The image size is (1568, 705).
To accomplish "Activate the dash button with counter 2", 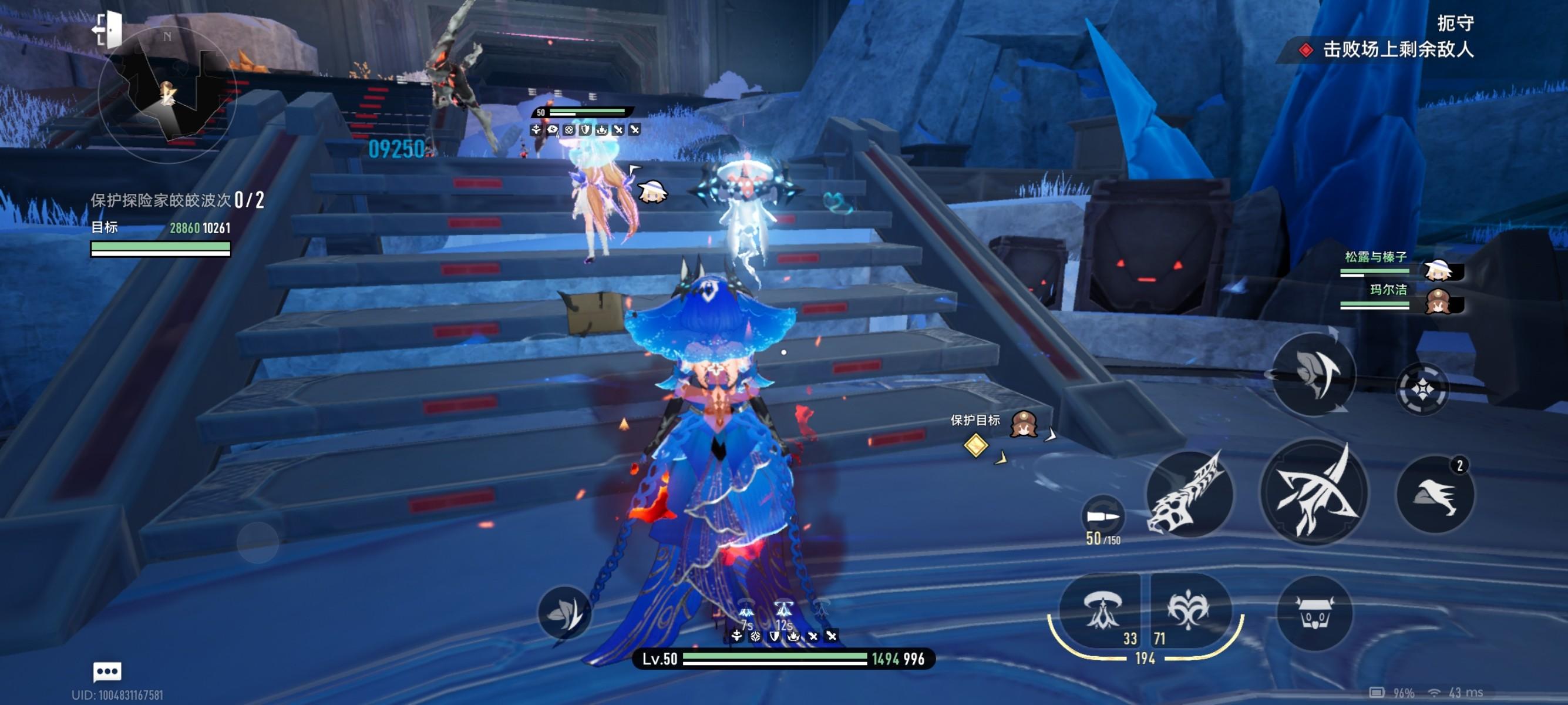I will click(x=1435, y=494).
